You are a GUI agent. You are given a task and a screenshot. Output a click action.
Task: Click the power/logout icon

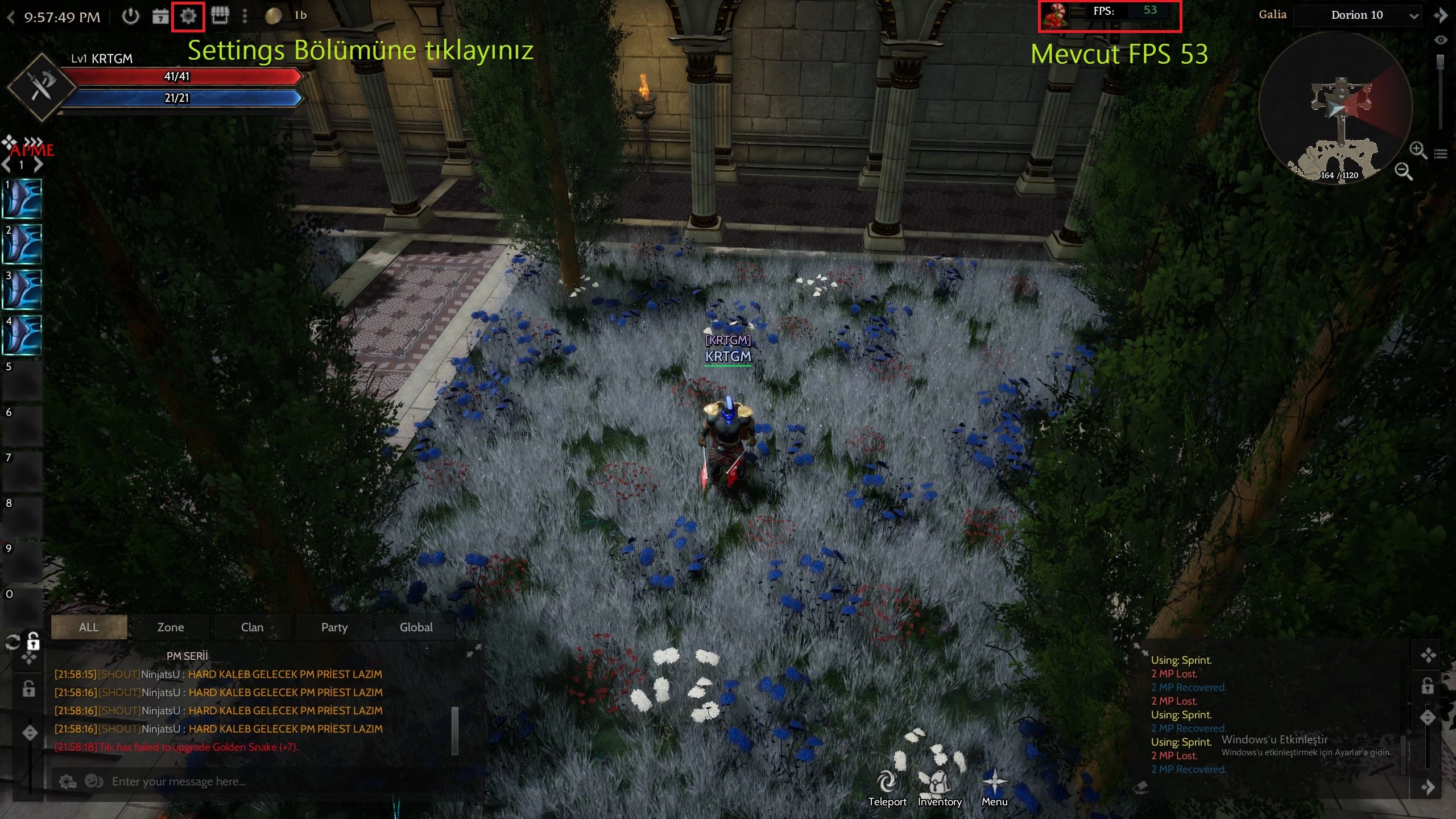[131, 17]
